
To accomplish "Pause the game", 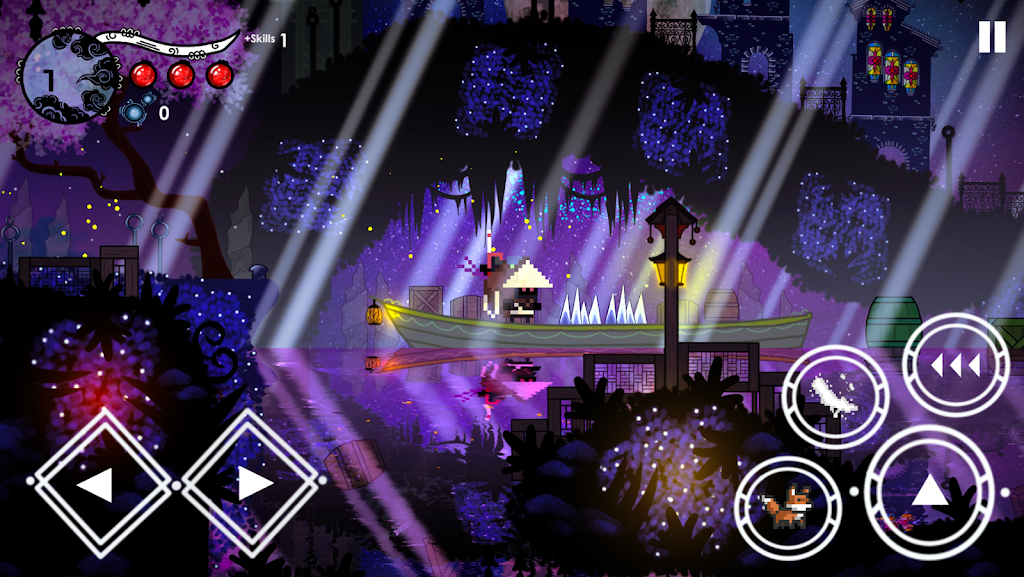I will point(991,37).
